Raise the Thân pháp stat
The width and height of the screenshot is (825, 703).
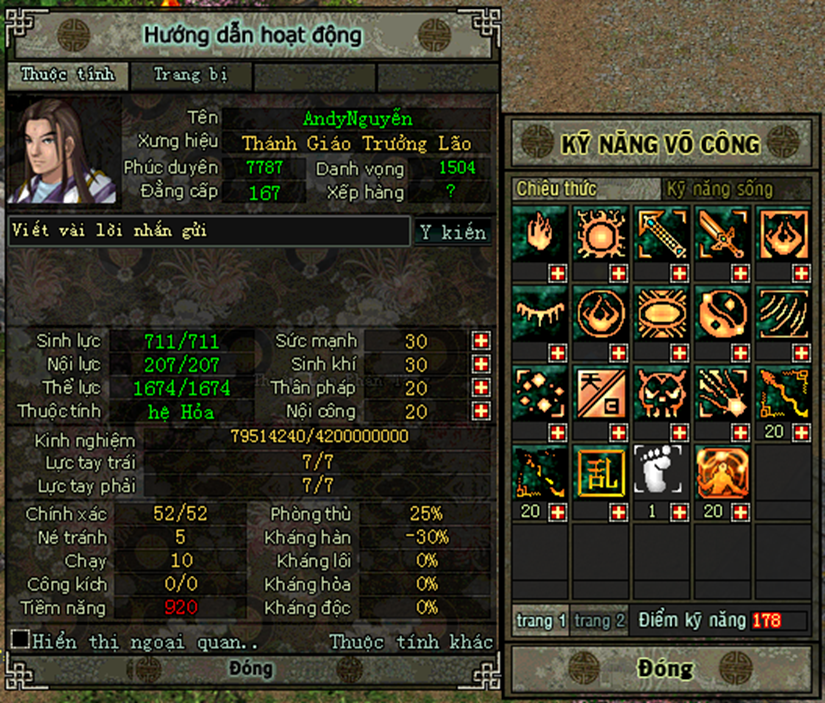482,388
